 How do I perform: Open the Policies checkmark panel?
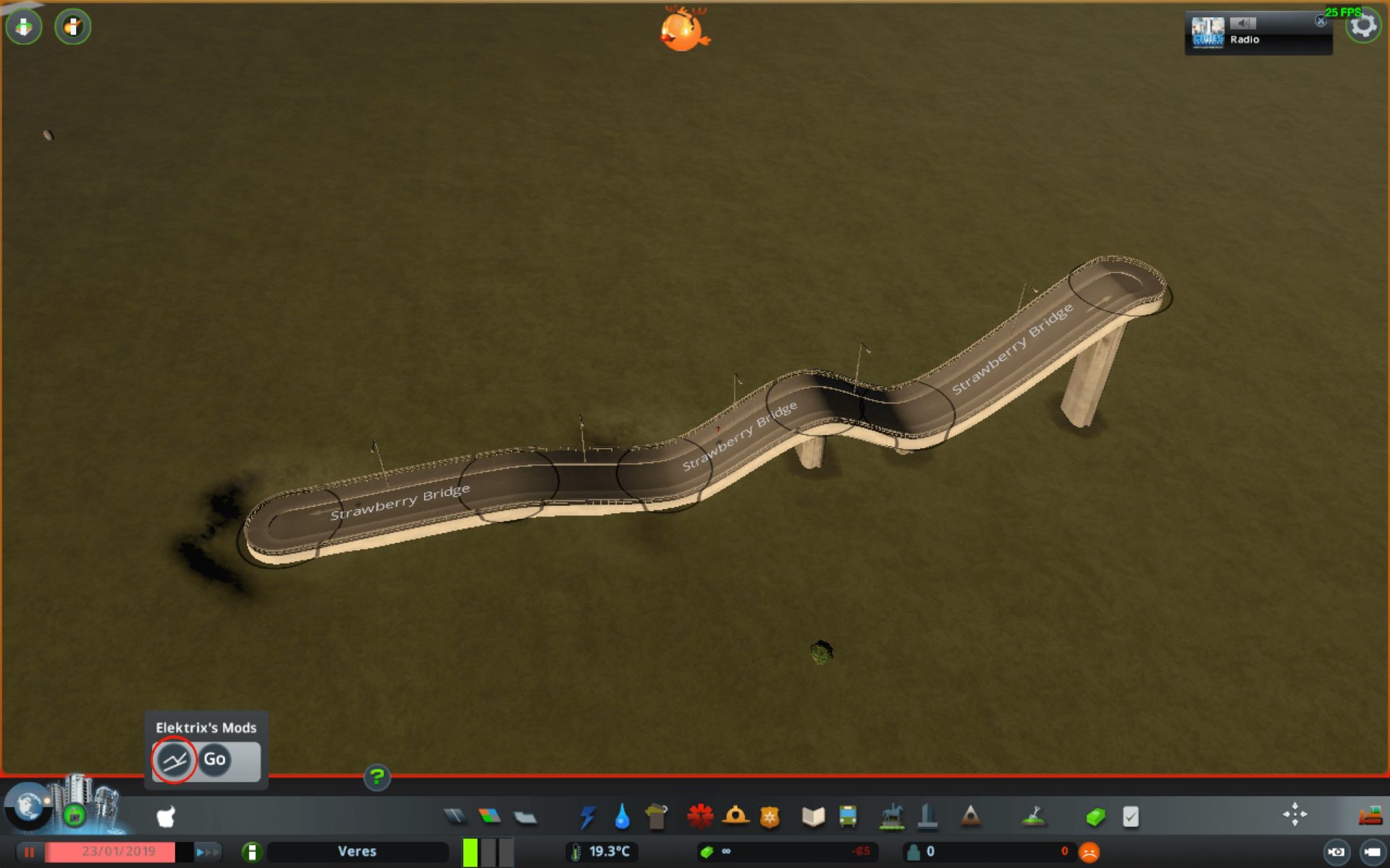(1132, 817)
